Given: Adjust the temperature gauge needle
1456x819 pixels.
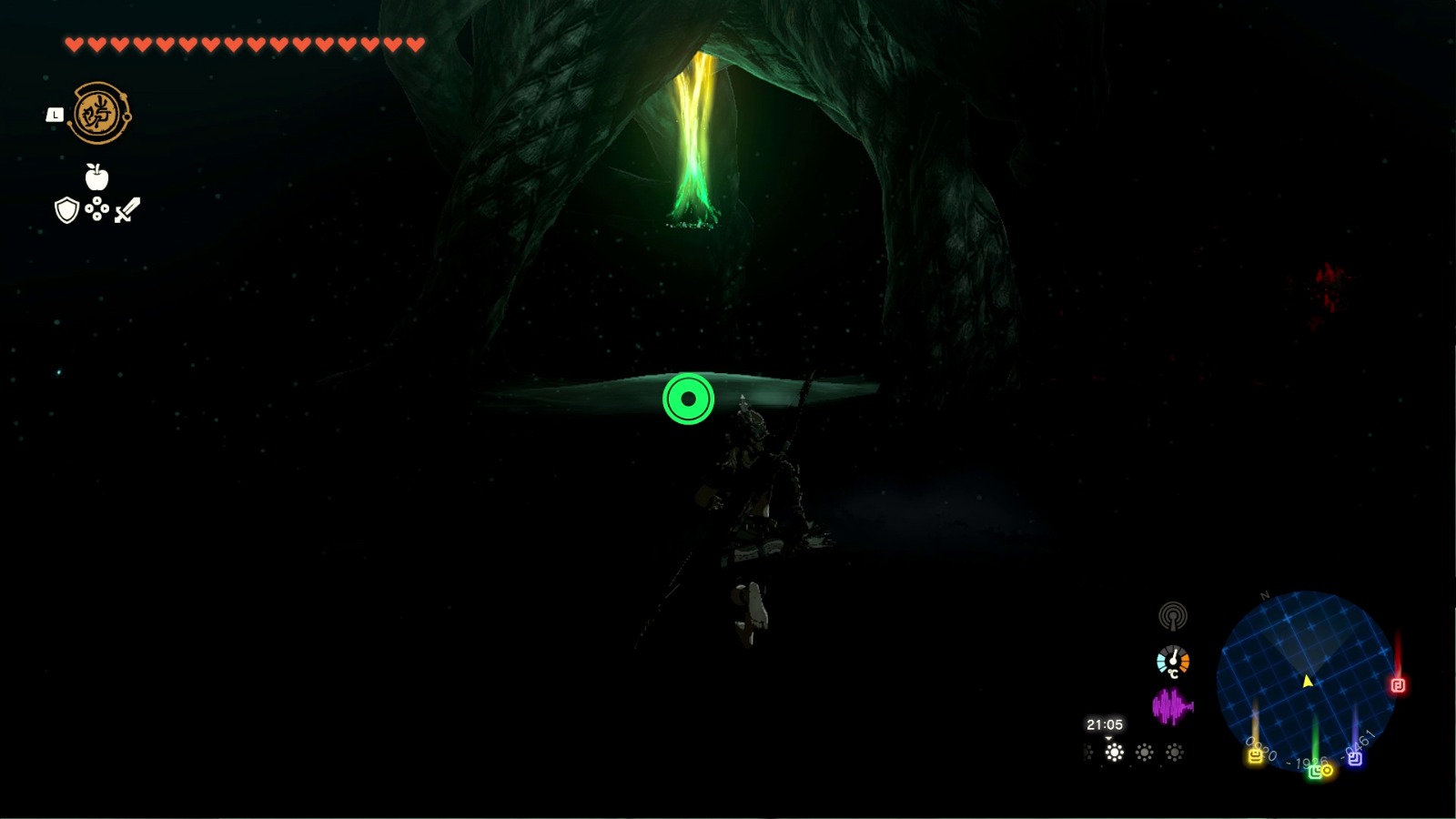Looking at the screenshot, I should tap(1173, 659).
